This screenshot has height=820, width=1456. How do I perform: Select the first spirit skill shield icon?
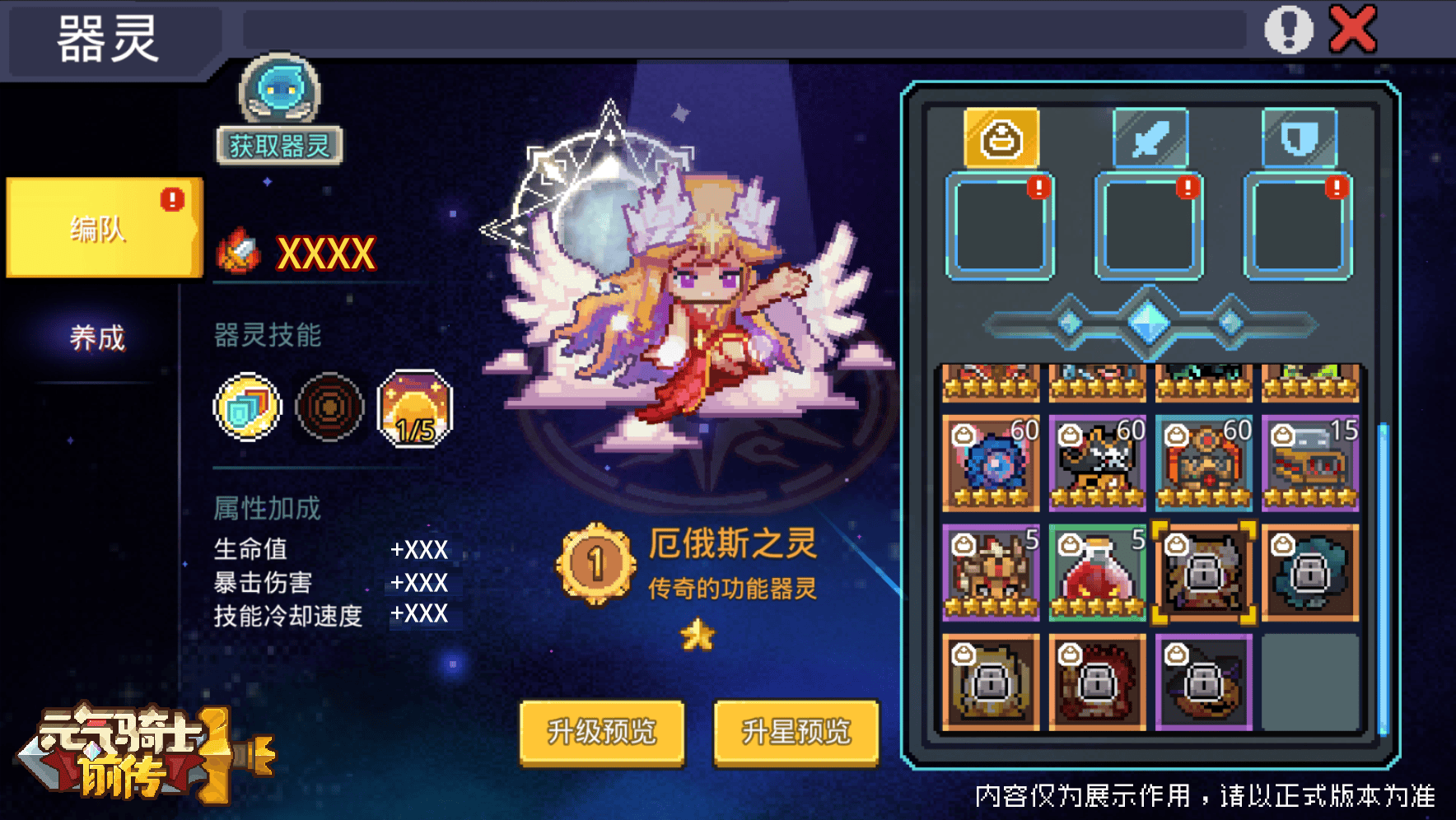point(245,407)
